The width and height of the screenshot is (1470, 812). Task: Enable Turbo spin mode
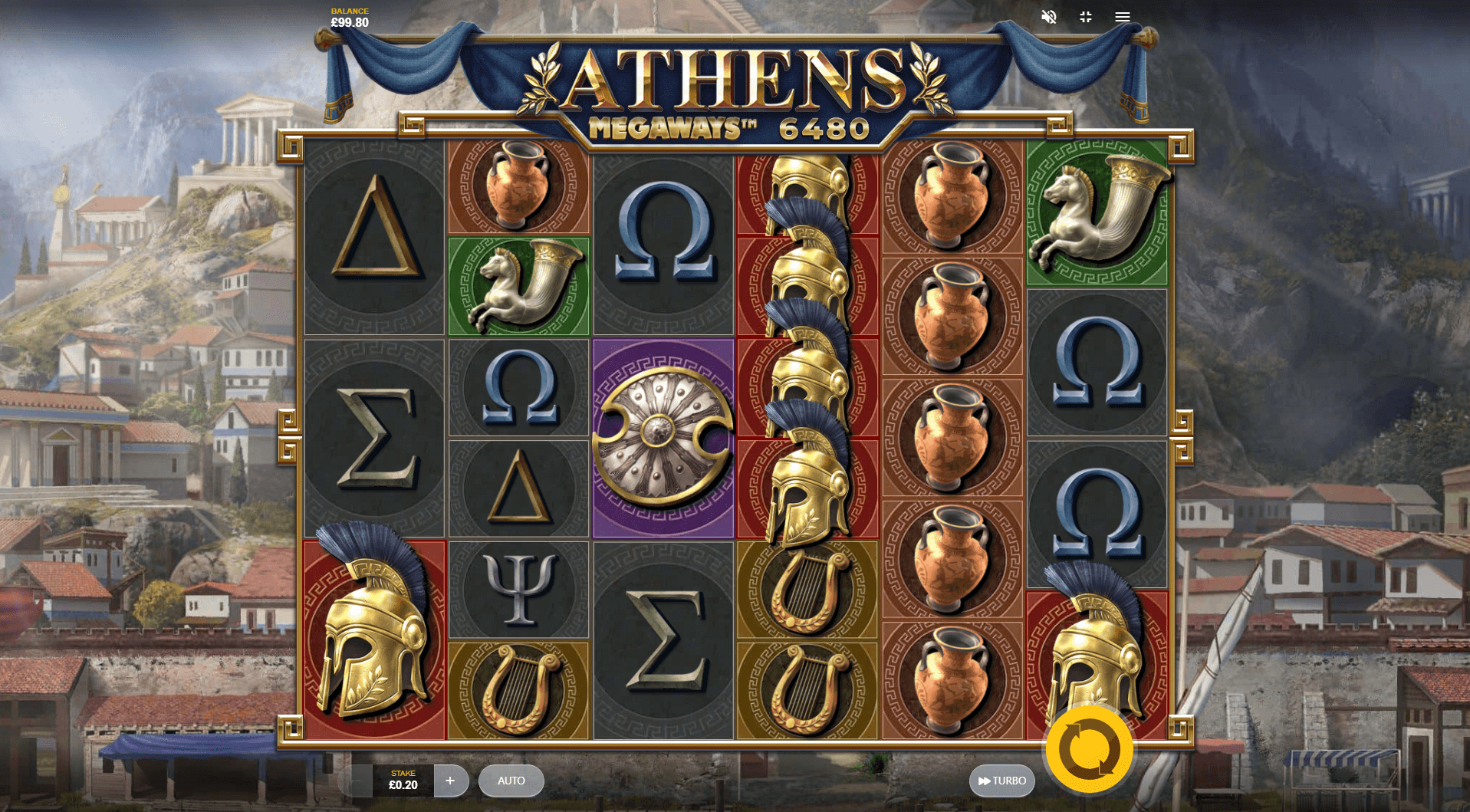click(x=1001, y=781)
